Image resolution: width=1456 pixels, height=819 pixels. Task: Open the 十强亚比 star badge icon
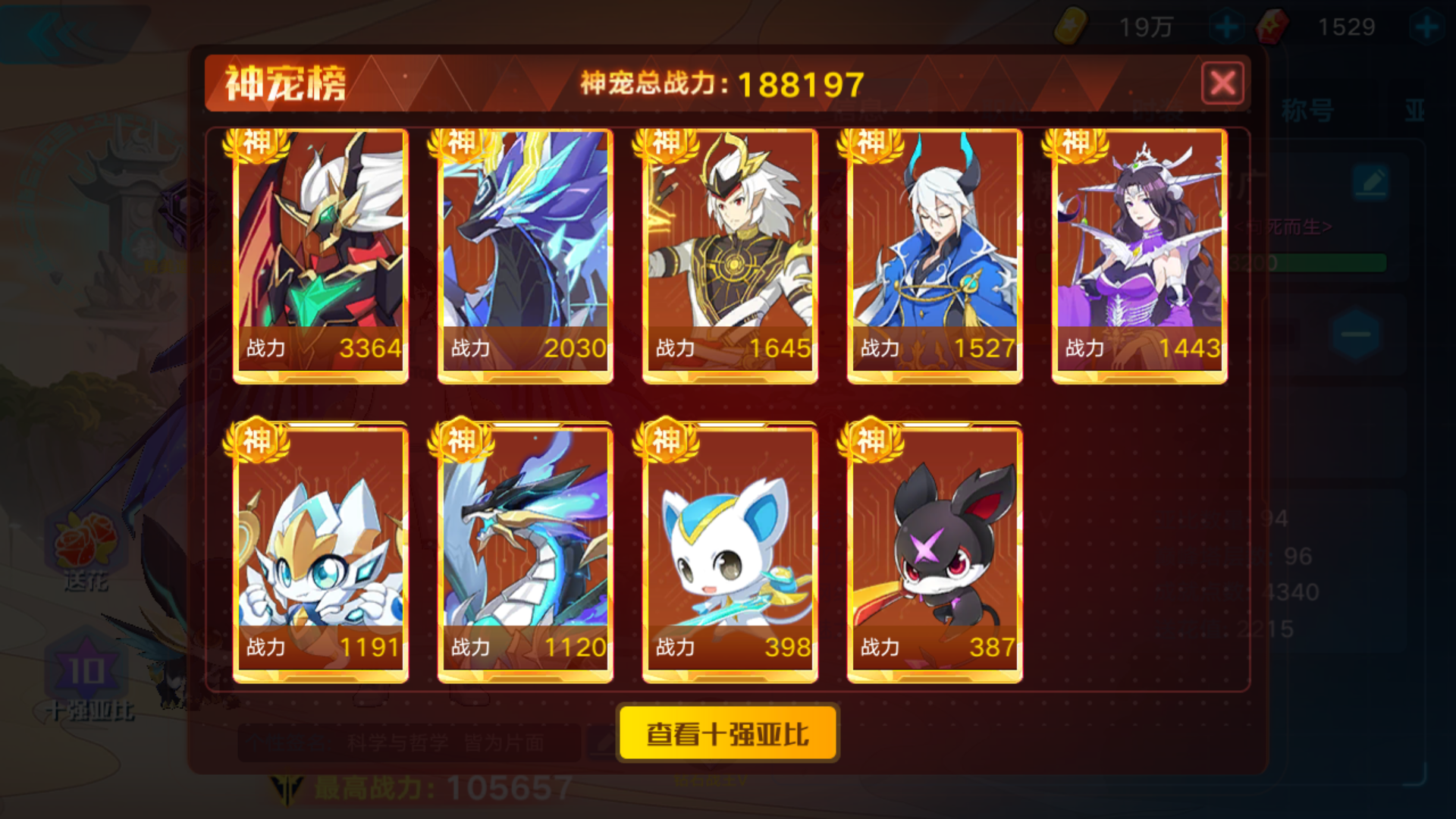86,667
